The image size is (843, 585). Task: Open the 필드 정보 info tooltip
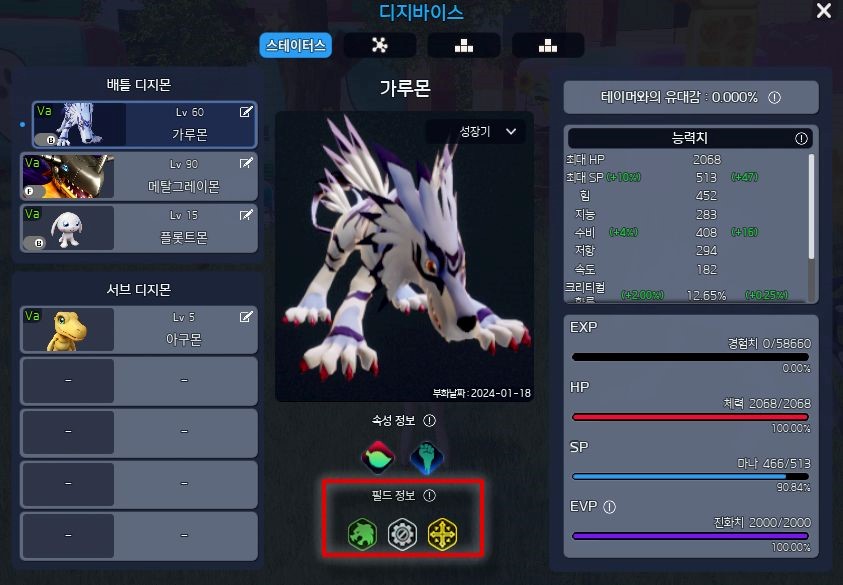430,495
